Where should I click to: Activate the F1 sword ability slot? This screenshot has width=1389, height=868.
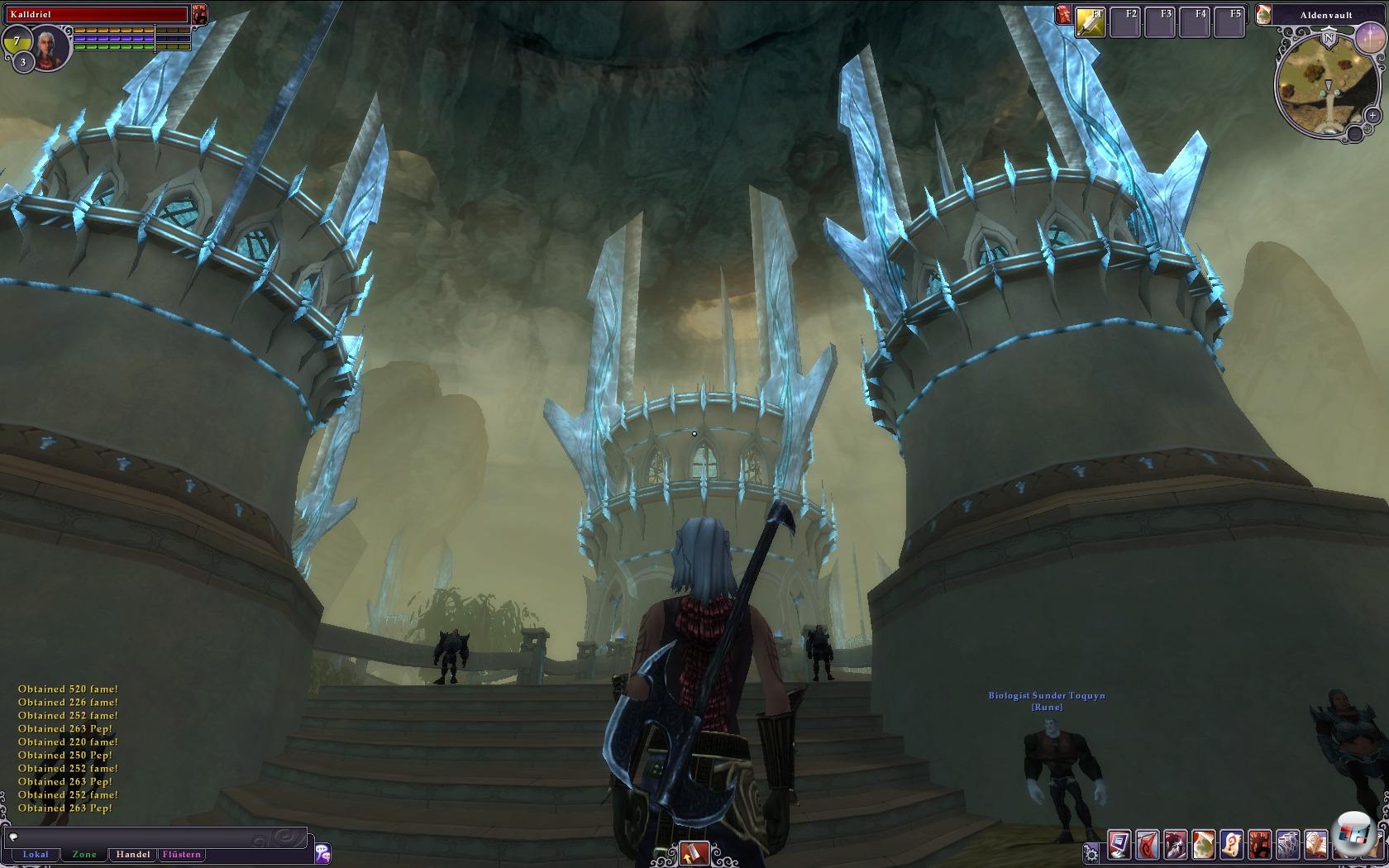[x=1091, y=22]
